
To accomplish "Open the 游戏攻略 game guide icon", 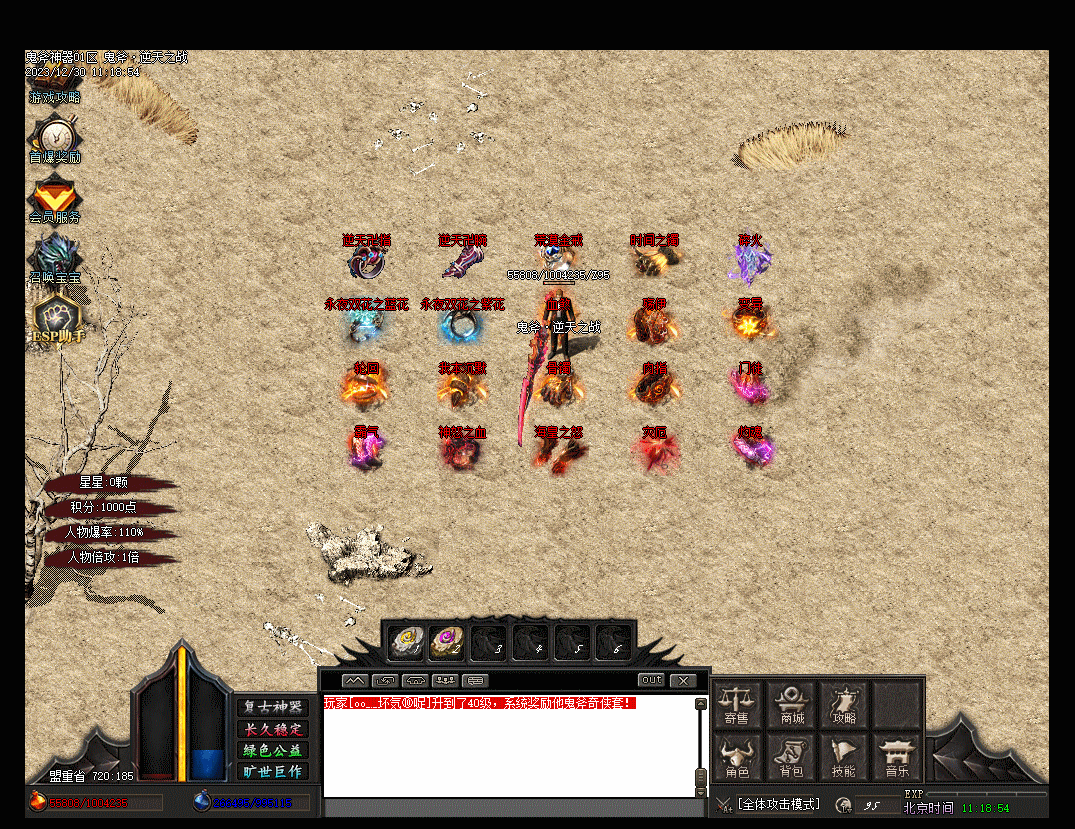I will click(55, 97).
